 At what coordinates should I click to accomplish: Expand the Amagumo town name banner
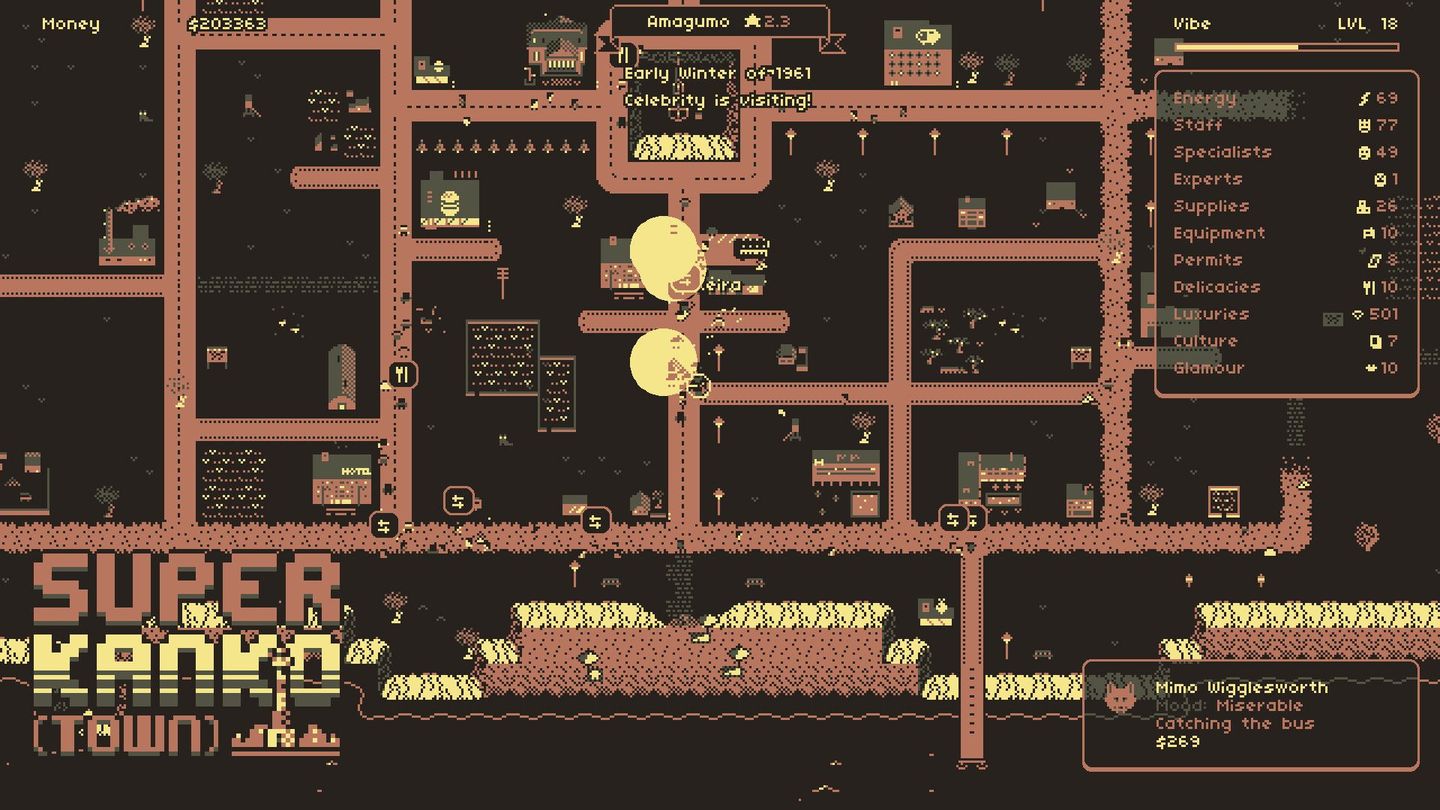716,23
